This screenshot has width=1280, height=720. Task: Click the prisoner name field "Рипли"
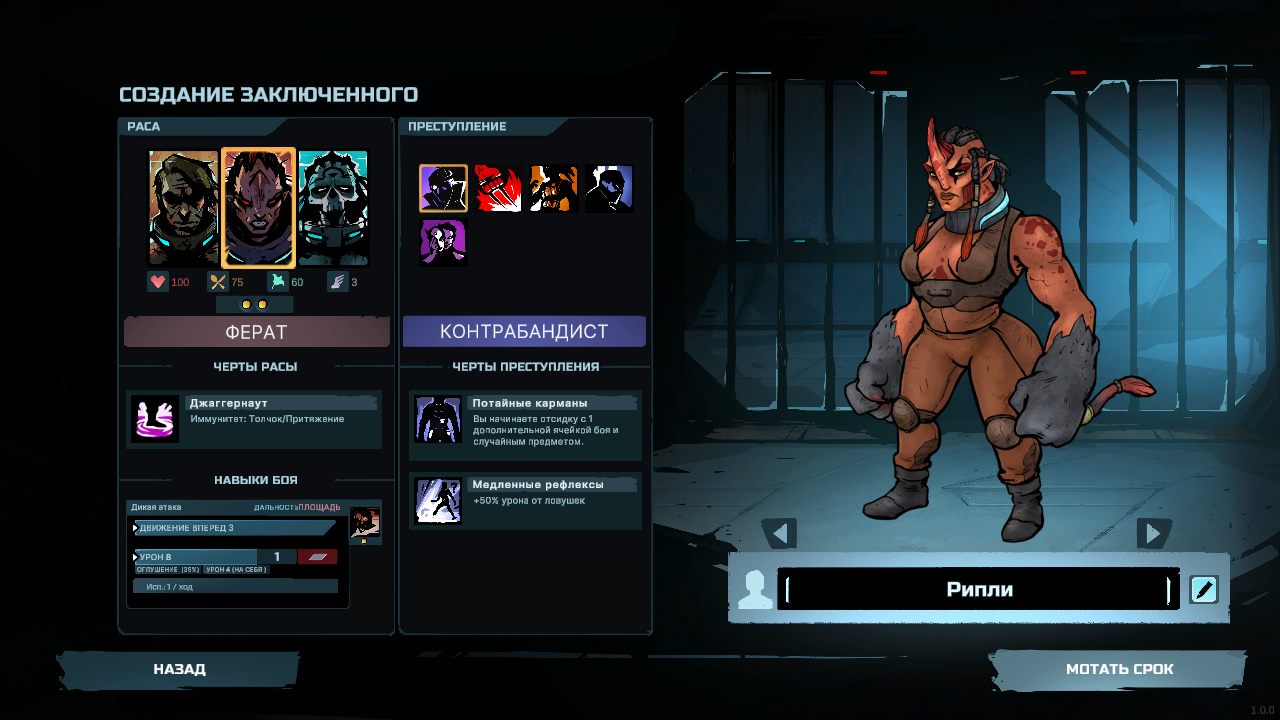click(978, 589)
